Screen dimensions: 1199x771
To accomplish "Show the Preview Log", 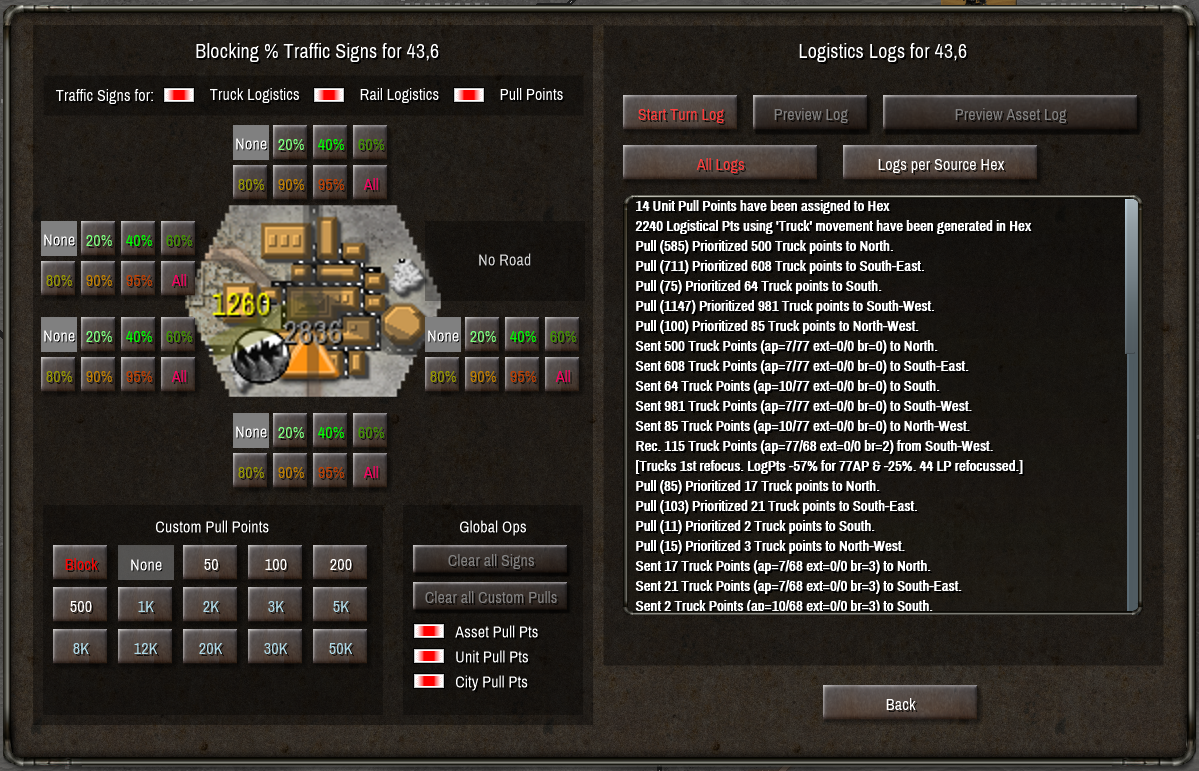I will 810,114.
